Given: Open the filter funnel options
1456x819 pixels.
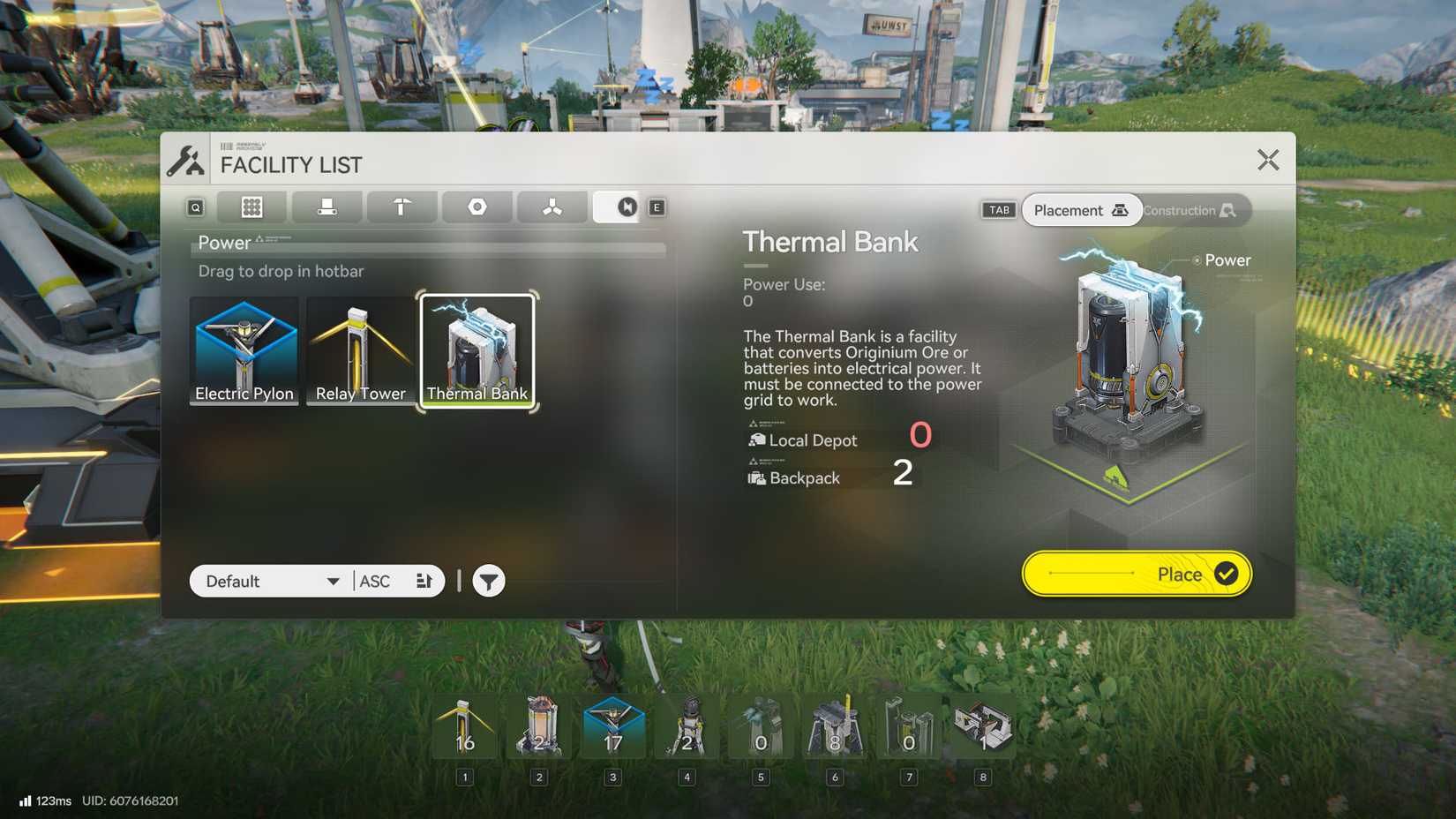Looking at the screenshot, I should click(x=488, y=581).
